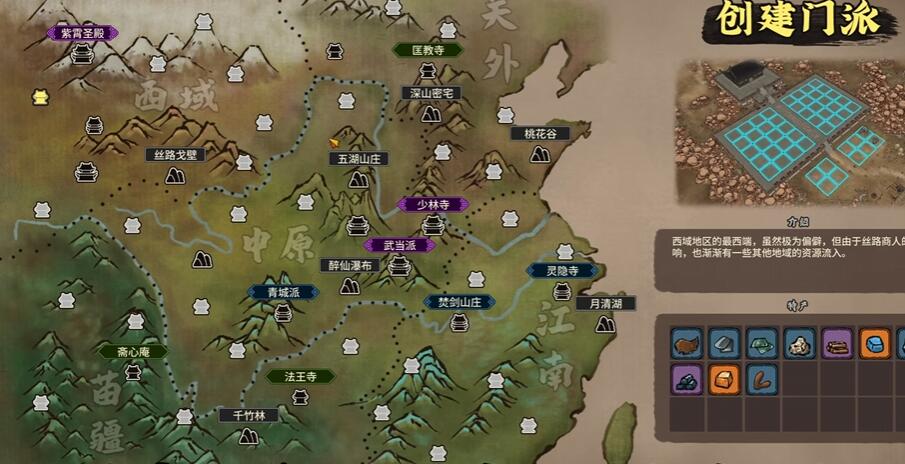This screenshot has width=905, height=464.
Task: Inspect the wood logs resource icon
Action: (x=835, y=345)
